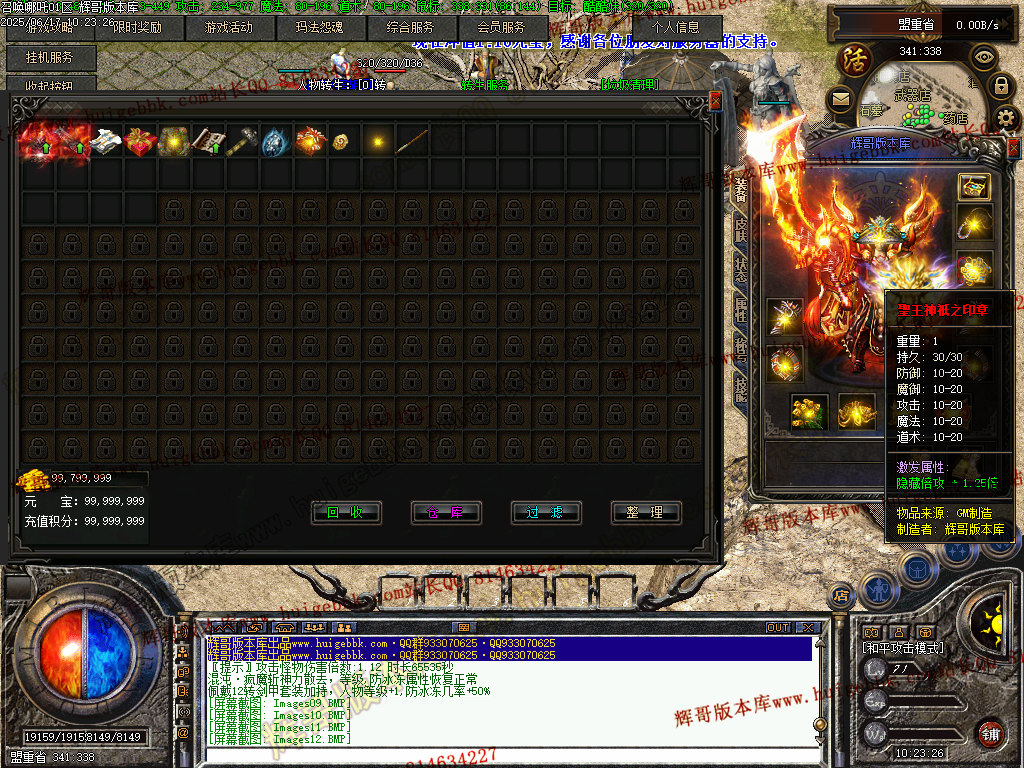Close the inventory bag window
Viewport: 1024px width, 768px height.
point(714,101)
